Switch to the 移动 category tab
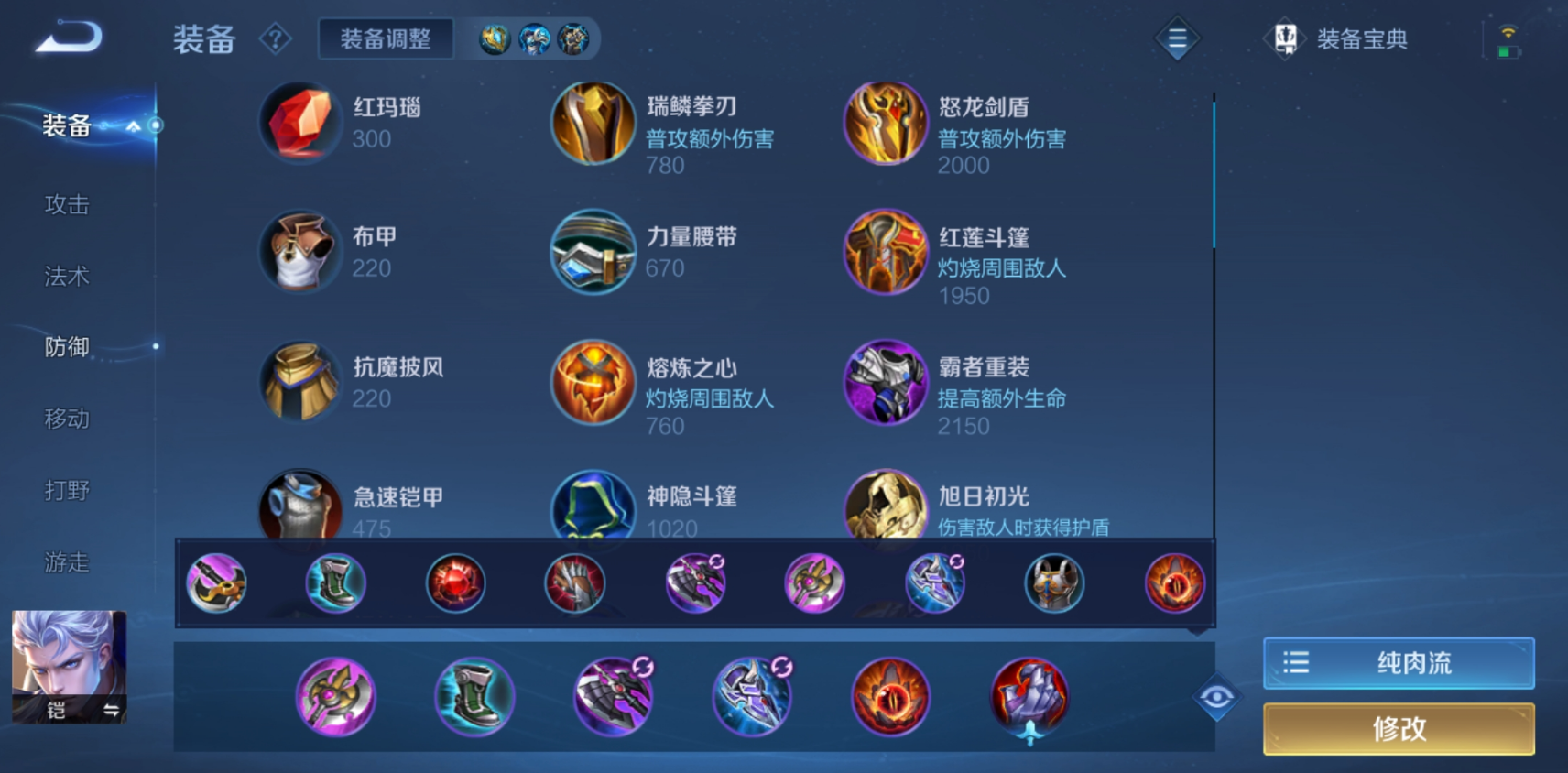 tap(67, 418)
